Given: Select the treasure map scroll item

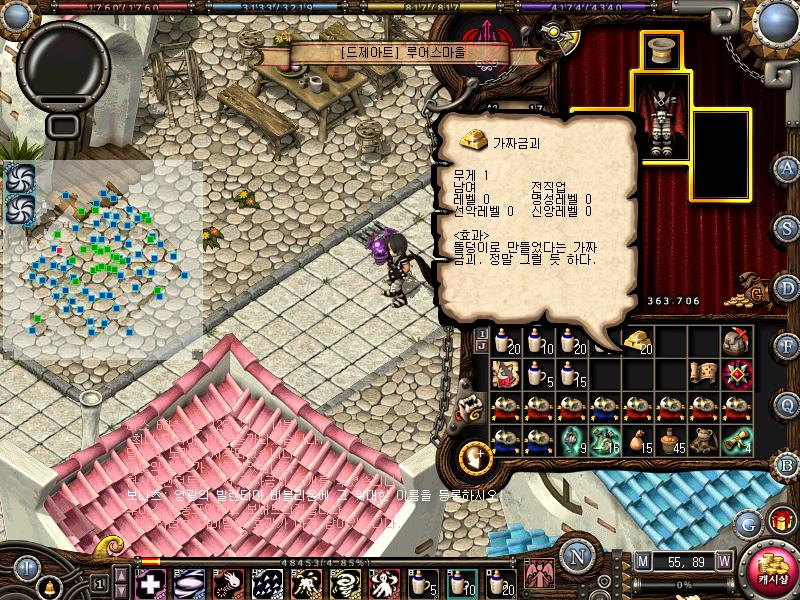Looking at the screenshot, I should tap(704, 373).
